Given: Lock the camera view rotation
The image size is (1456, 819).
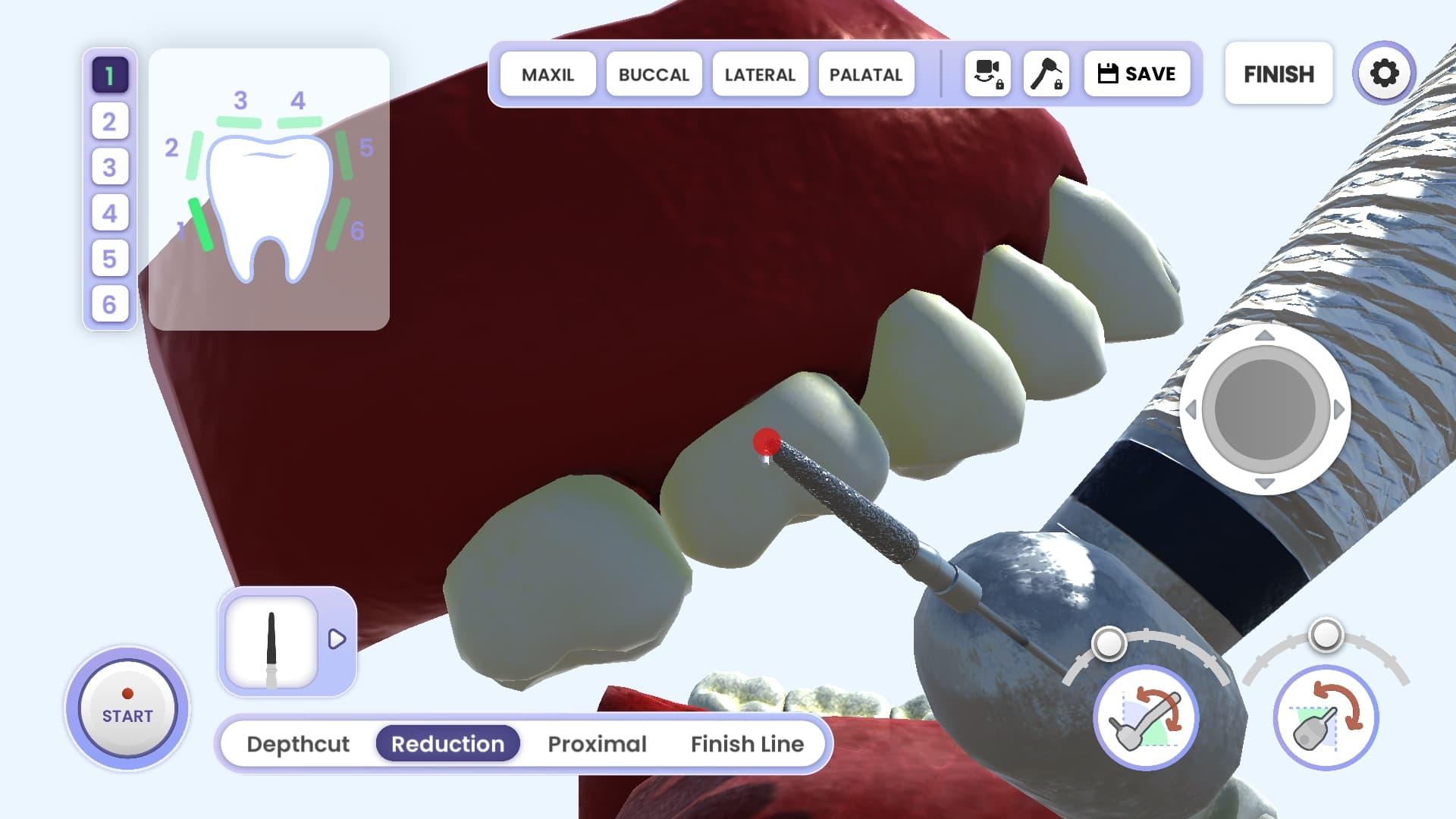Looking at the screenshot, I should tap(987, 74).
